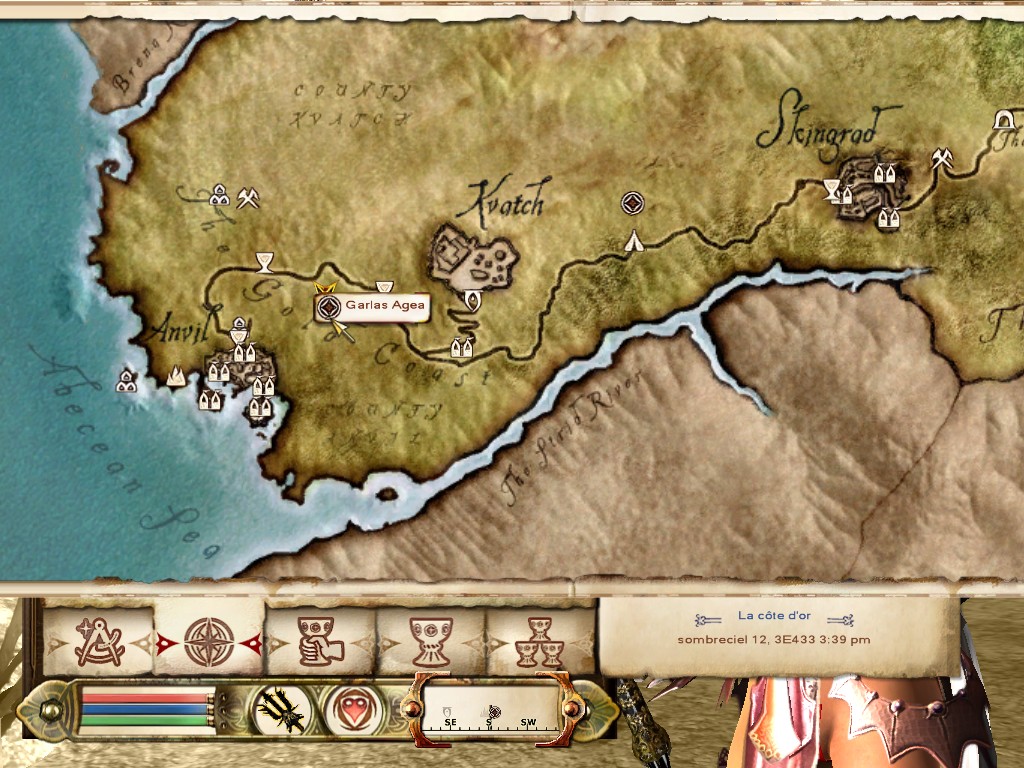
Task: Select the circular ruin marker northeast of Kvatch
Action: click(631, 204)
